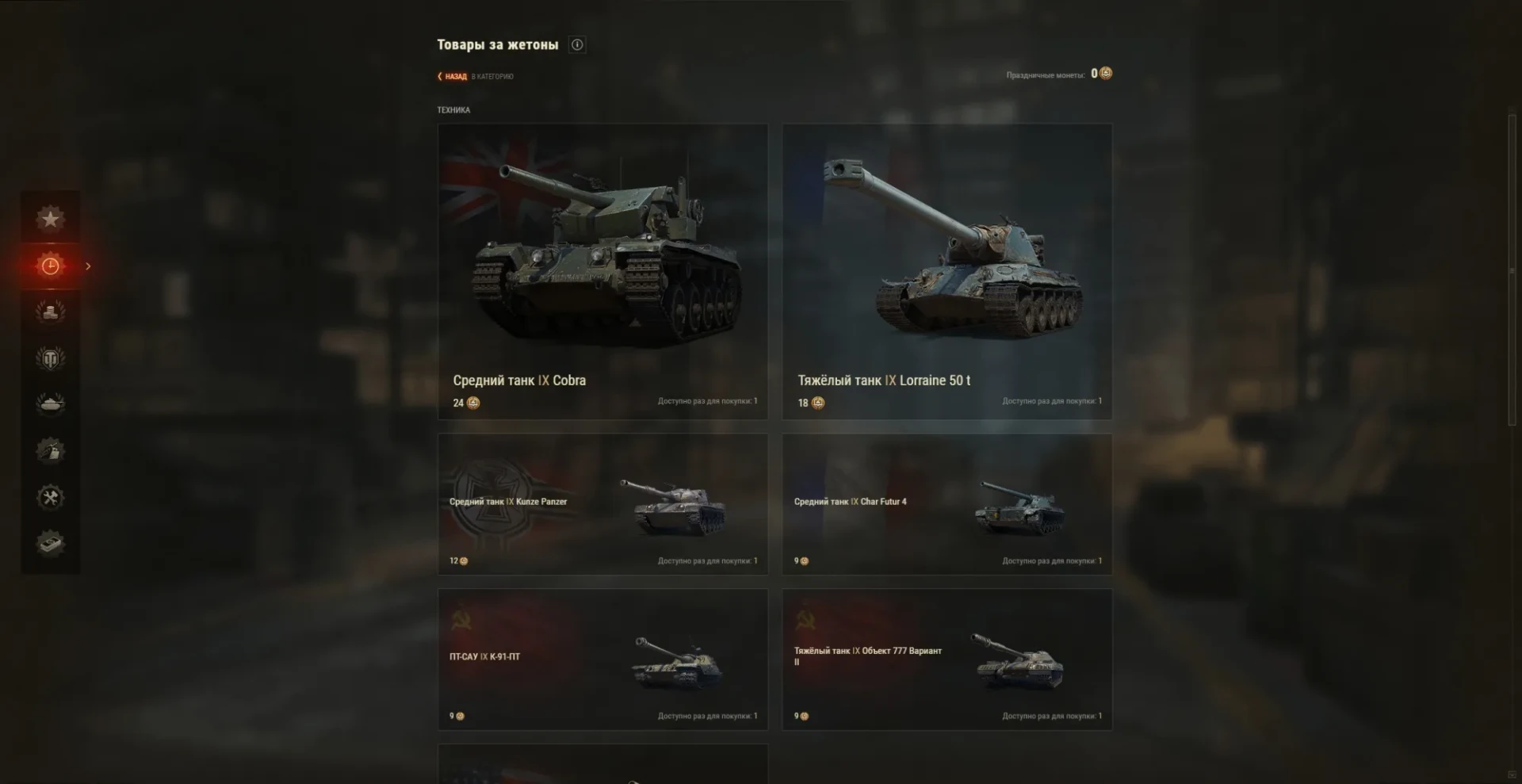
Task: Select the Объект 777 Вариант II card
Action: pos(946,659)
